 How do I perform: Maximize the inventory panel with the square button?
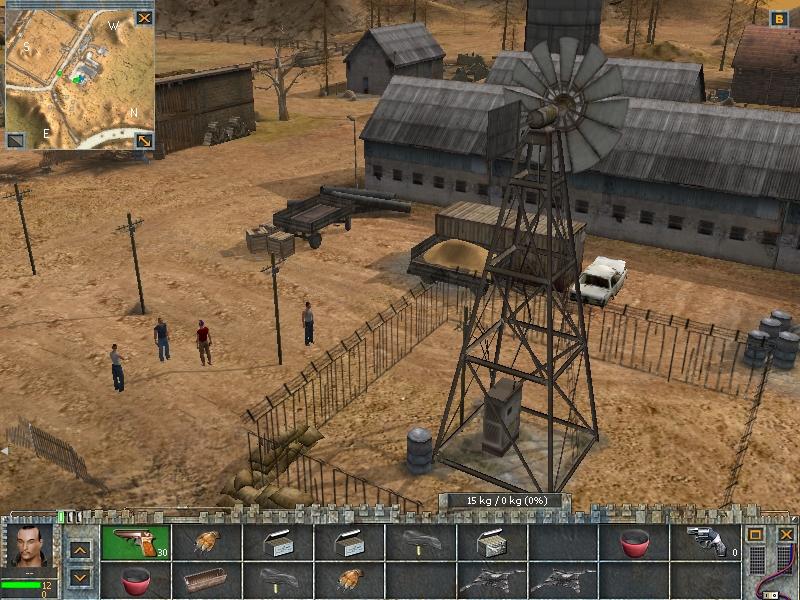(757, 535)
